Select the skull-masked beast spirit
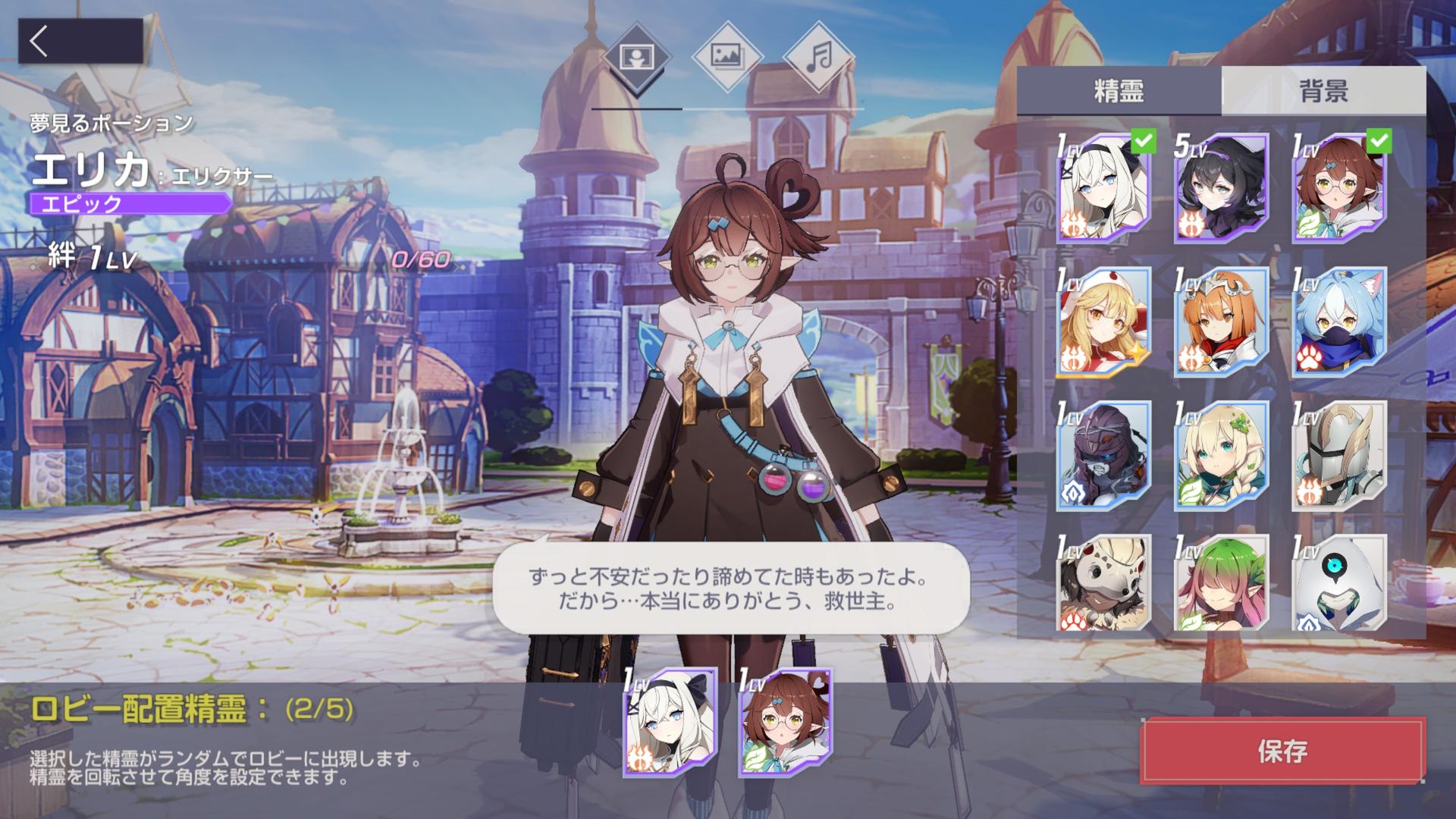Image resolution: width=1456 pixels, height=819 pixels. point(1103,582)
